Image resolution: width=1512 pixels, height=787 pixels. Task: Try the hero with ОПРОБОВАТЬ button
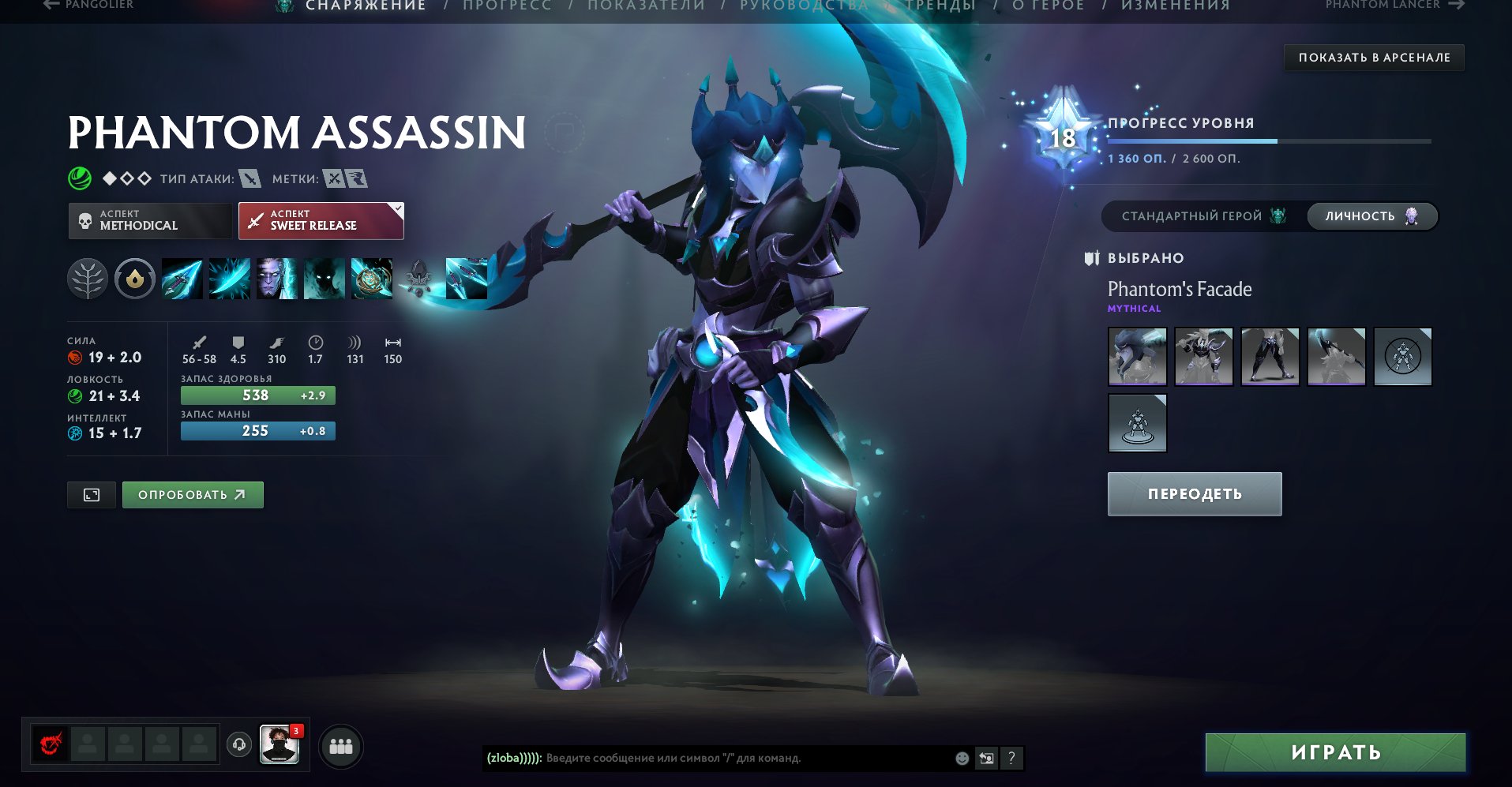click(x=193, y=495)
